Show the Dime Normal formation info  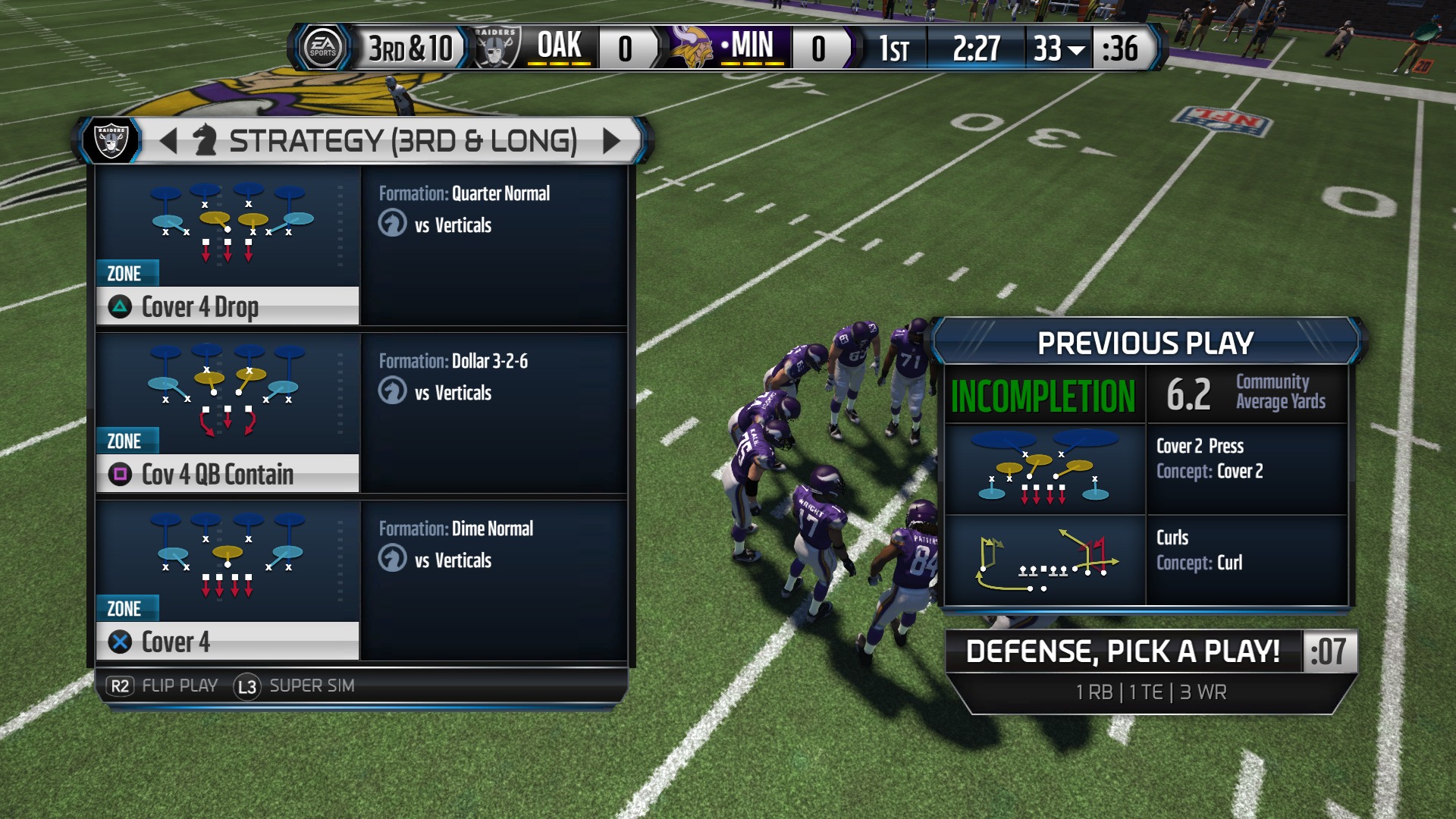click(x=492, y=529)
